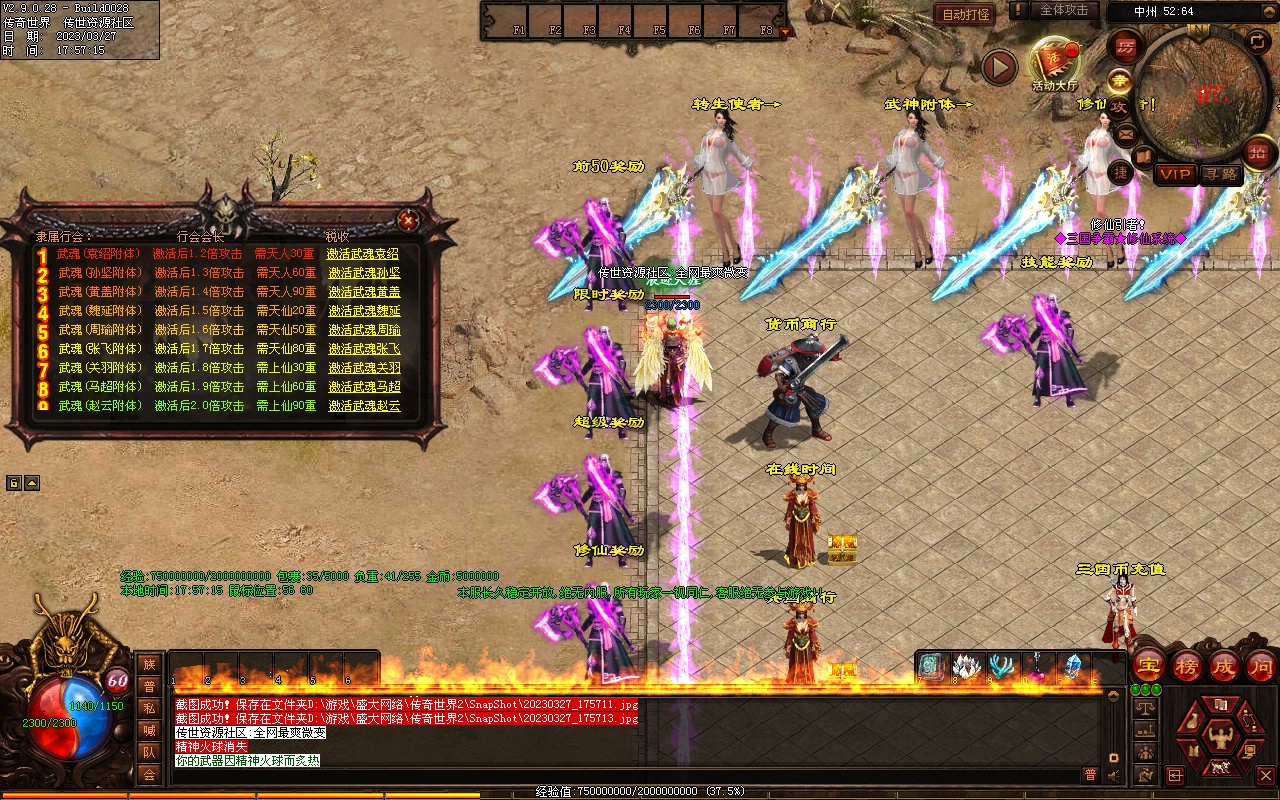
Task: Open the mail envelope icon
Action: [1126, 133]
